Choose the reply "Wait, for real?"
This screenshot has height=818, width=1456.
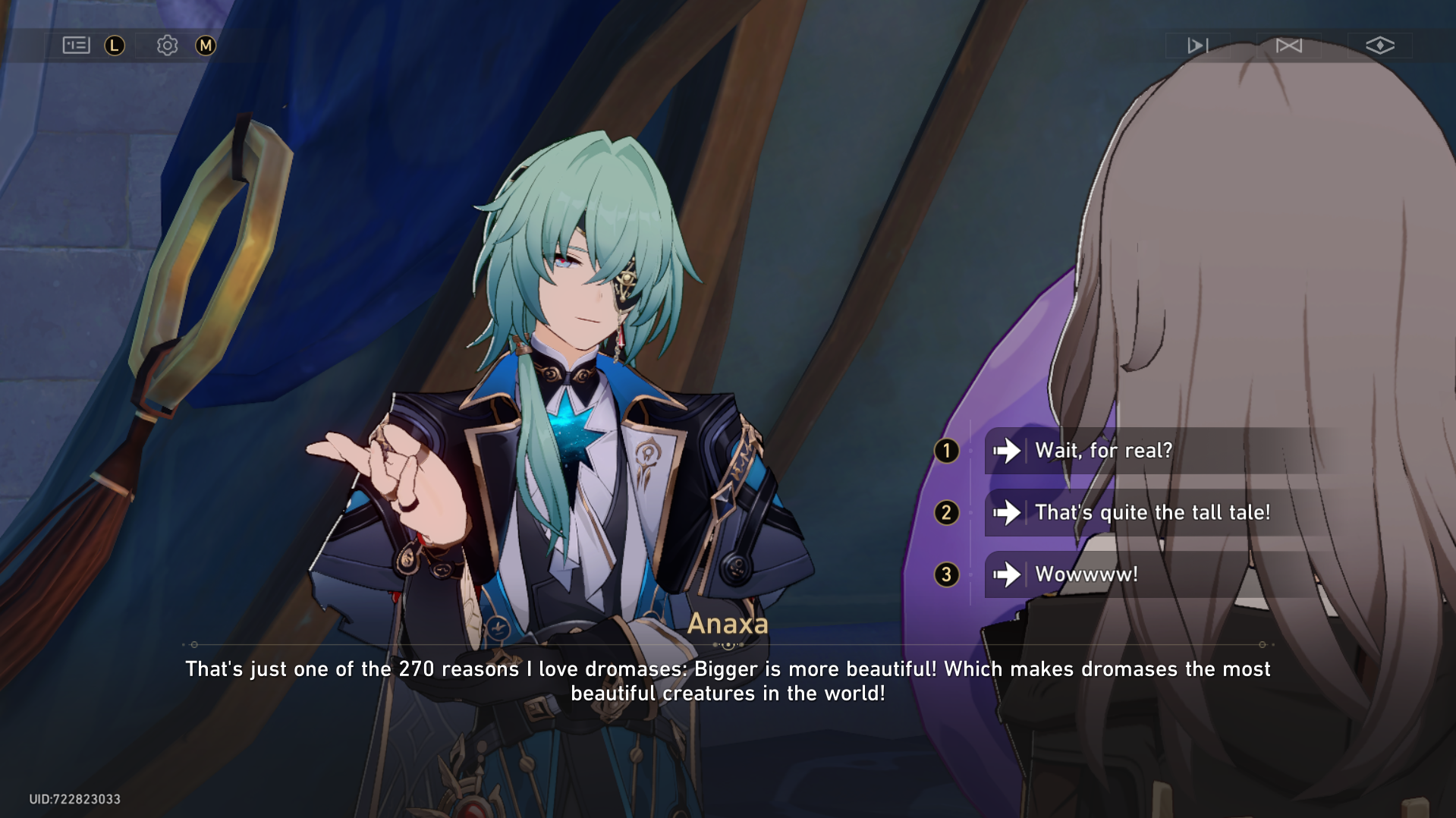click(x=1103, y=451)
